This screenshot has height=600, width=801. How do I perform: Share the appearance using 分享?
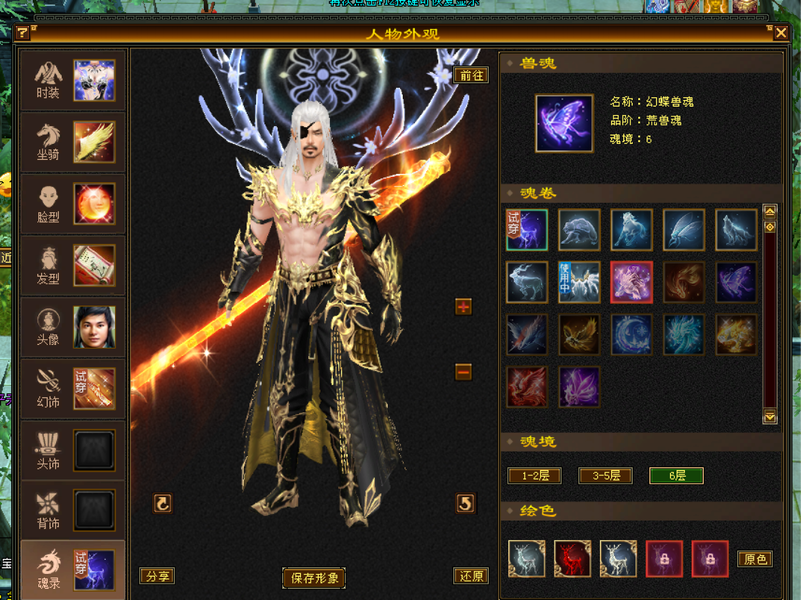coord(156,576)
